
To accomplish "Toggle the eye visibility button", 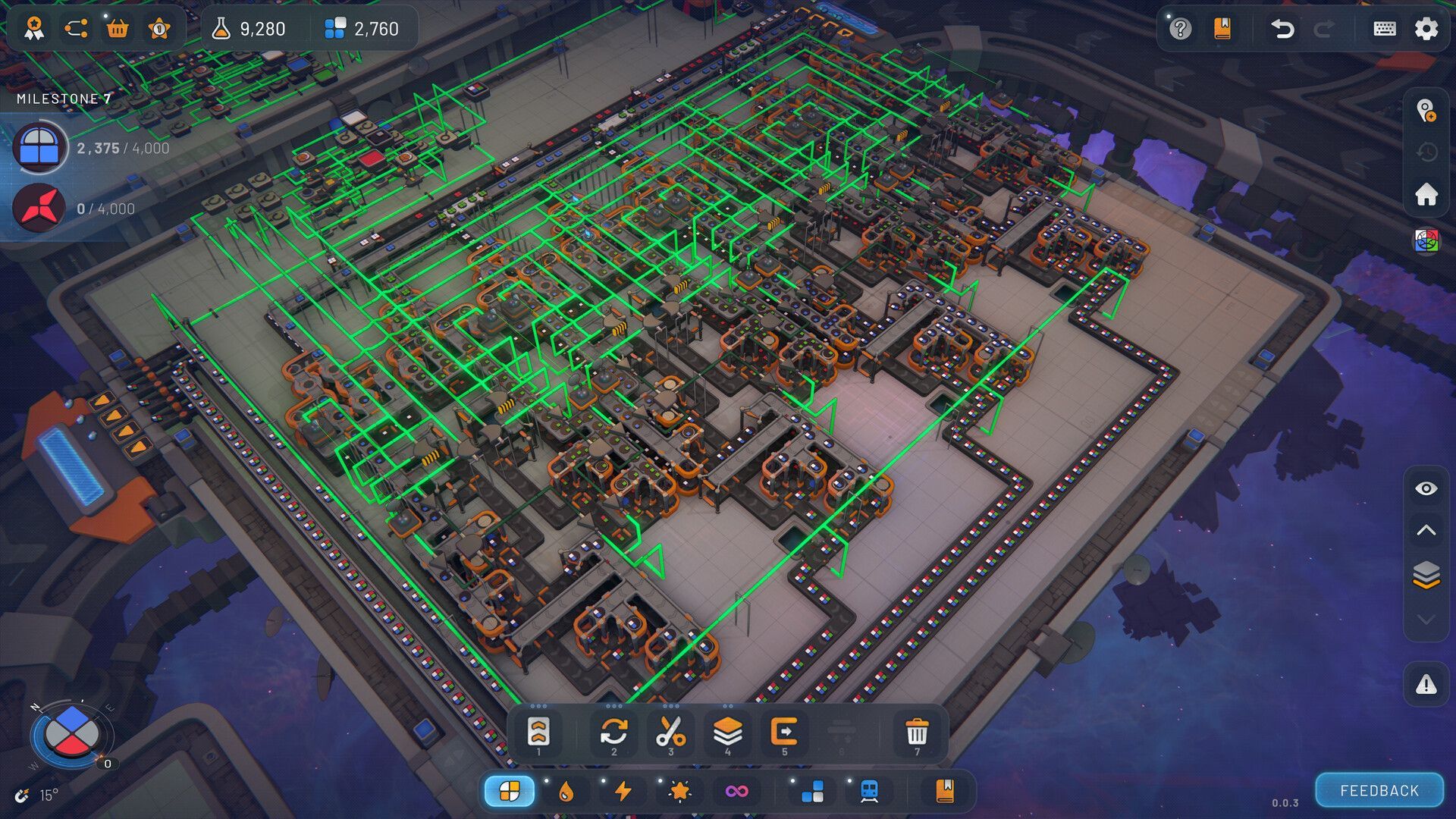I will [x=1426, y=488].
